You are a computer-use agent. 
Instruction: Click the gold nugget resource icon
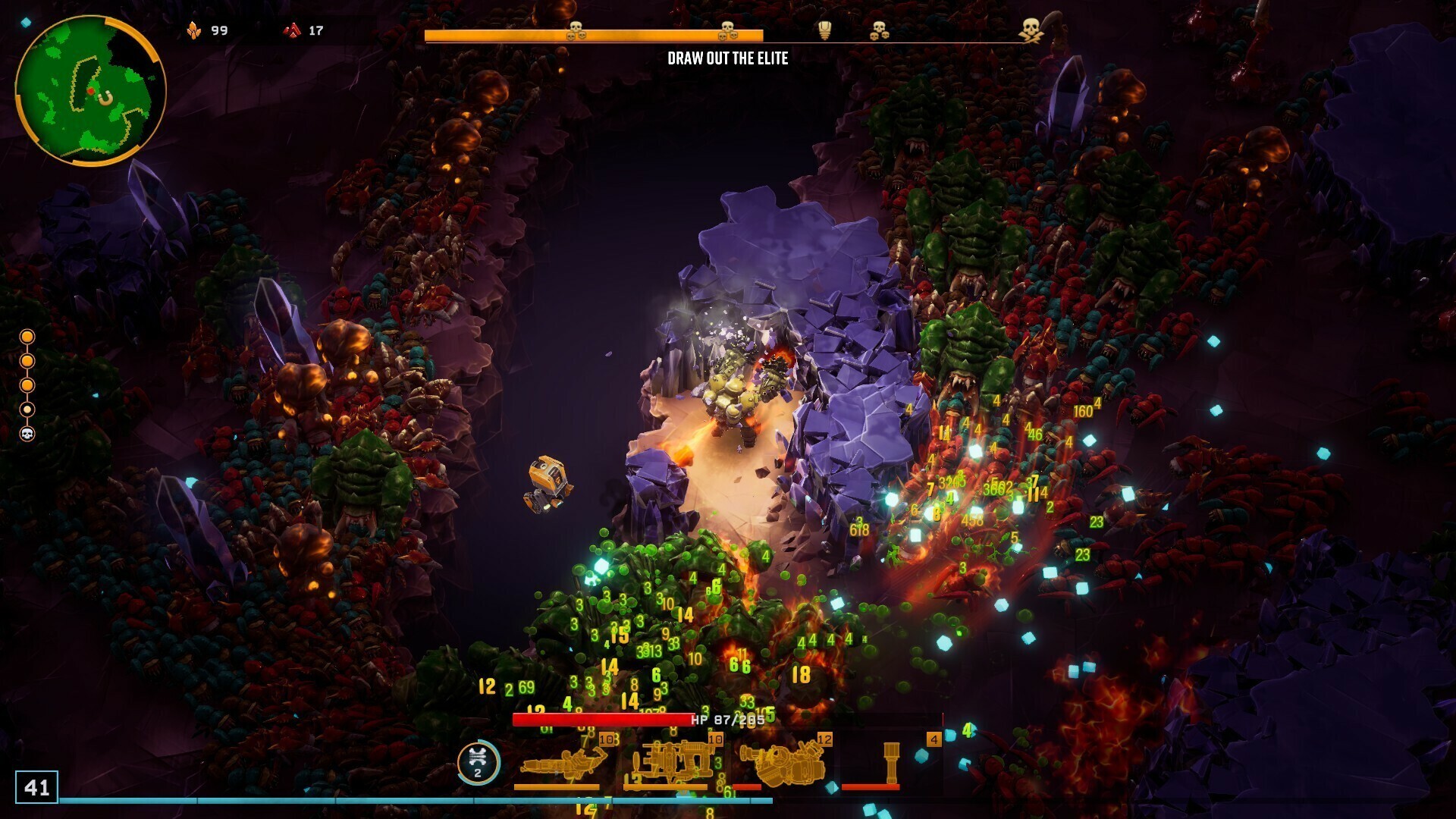pos(194,30)
